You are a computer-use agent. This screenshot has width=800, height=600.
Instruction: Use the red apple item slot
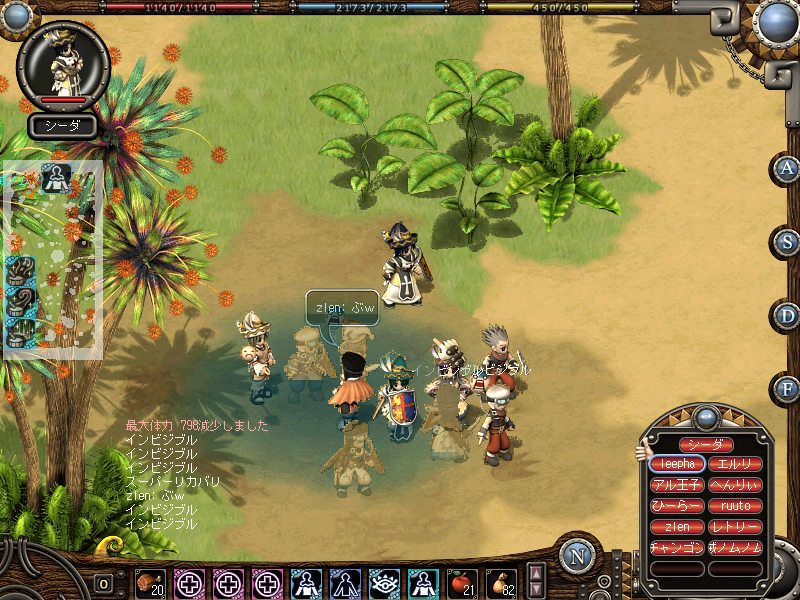461,583
